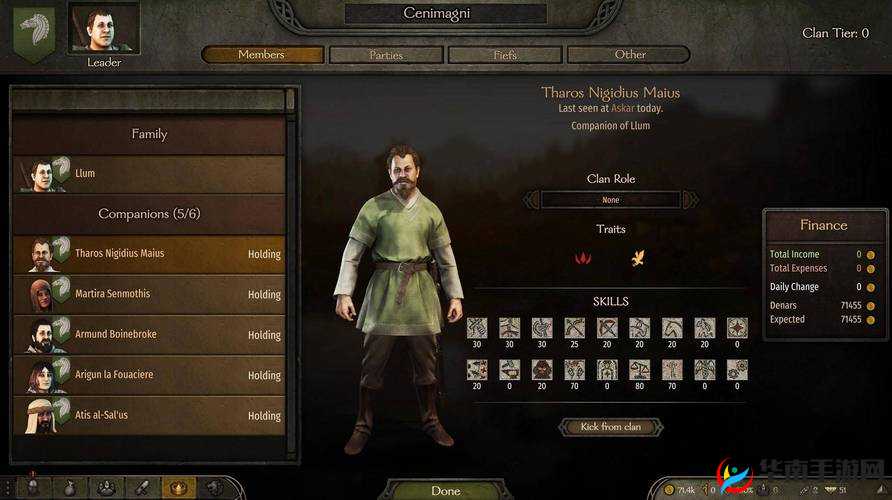The image size is (892, 500).
Task: Click the clan leader portrait
Action: pos(104,30)
